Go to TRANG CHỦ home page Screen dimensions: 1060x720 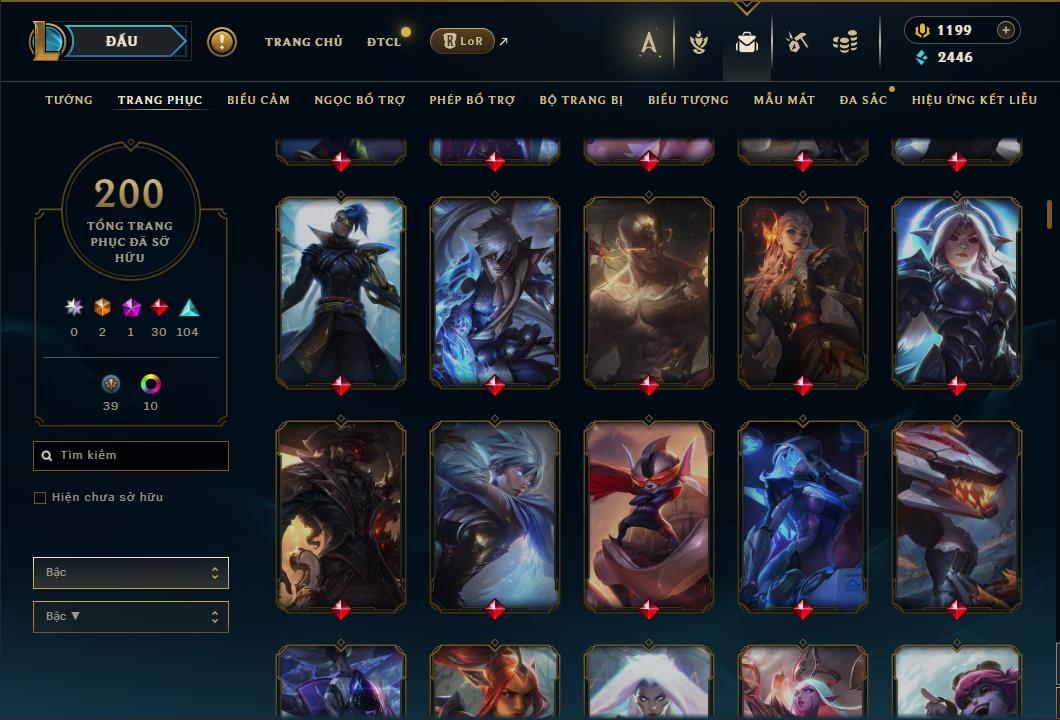(x=303, y=42)
